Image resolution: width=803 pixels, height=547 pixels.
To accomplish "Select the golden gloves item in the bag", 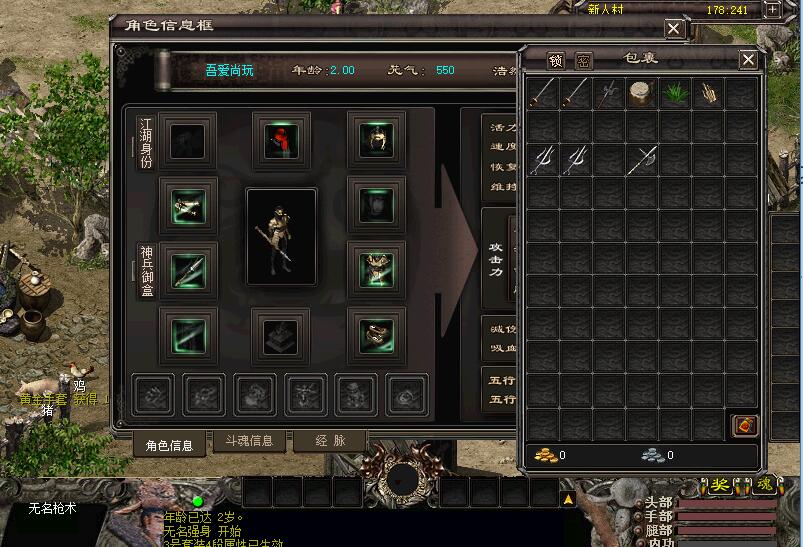I will pos(707,94).
